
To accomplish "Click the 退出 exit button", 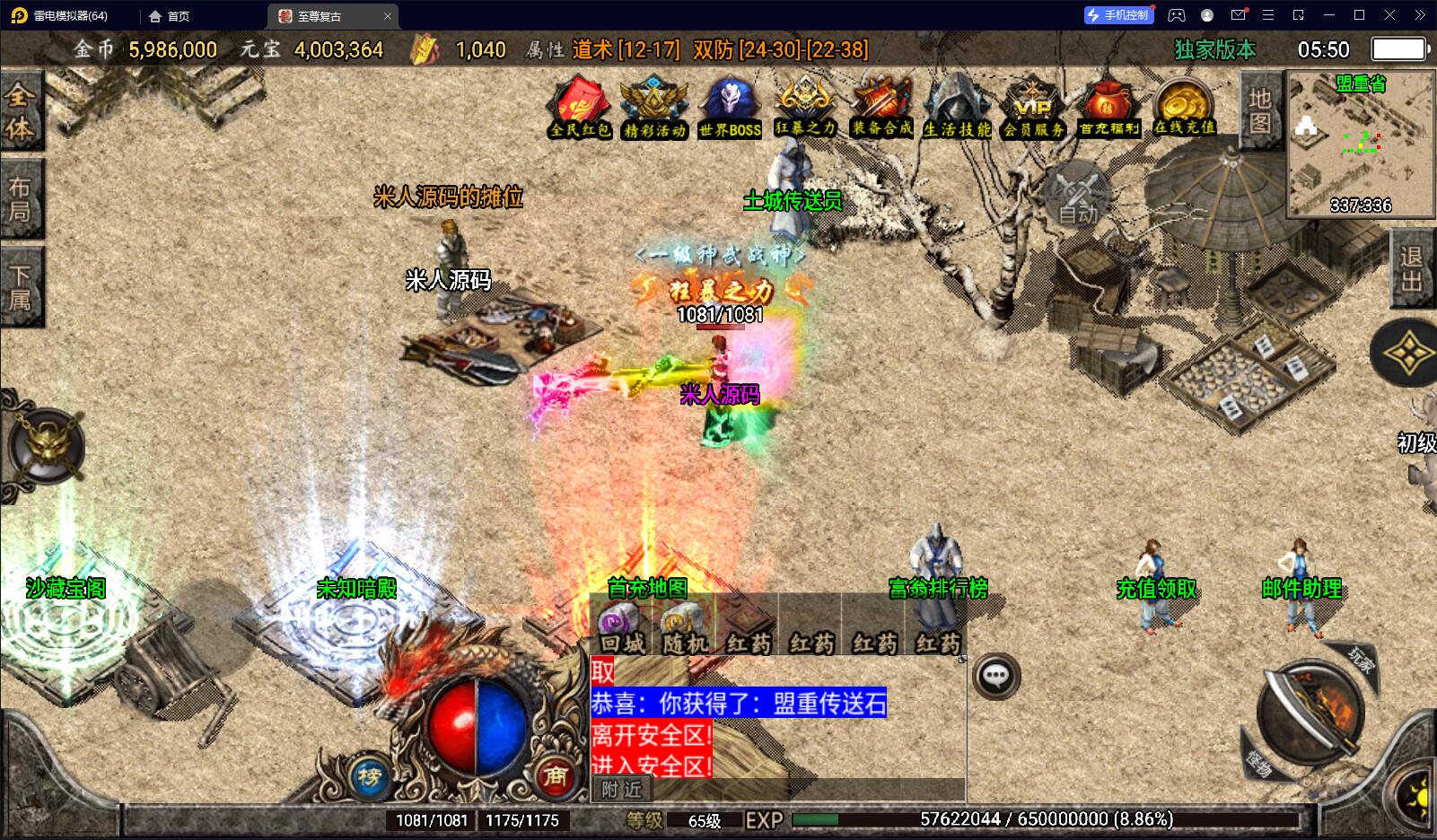I will (x=1412, y=269).
